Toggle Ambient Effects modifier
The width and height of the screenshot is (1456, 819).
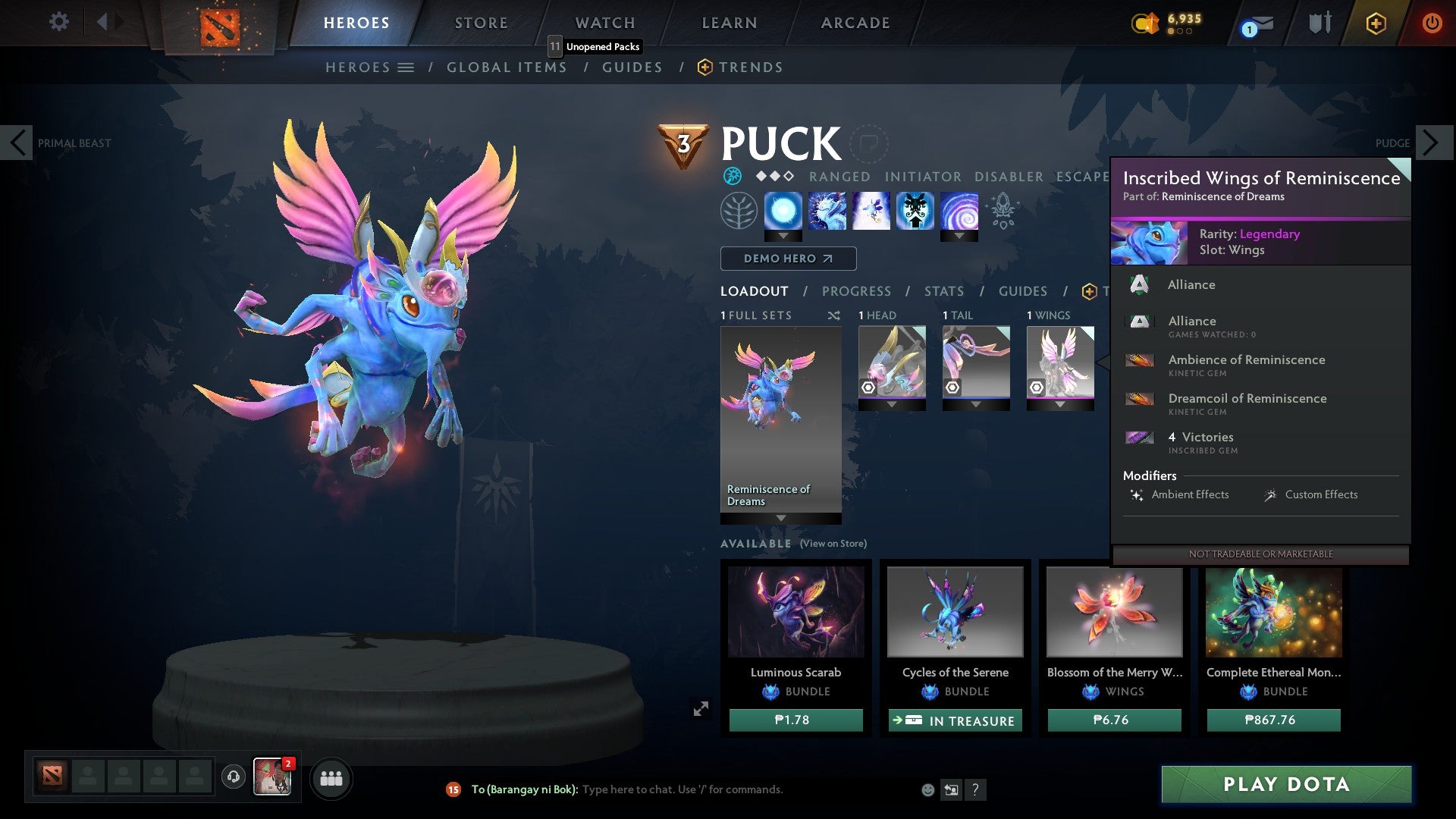point(1189,494)
